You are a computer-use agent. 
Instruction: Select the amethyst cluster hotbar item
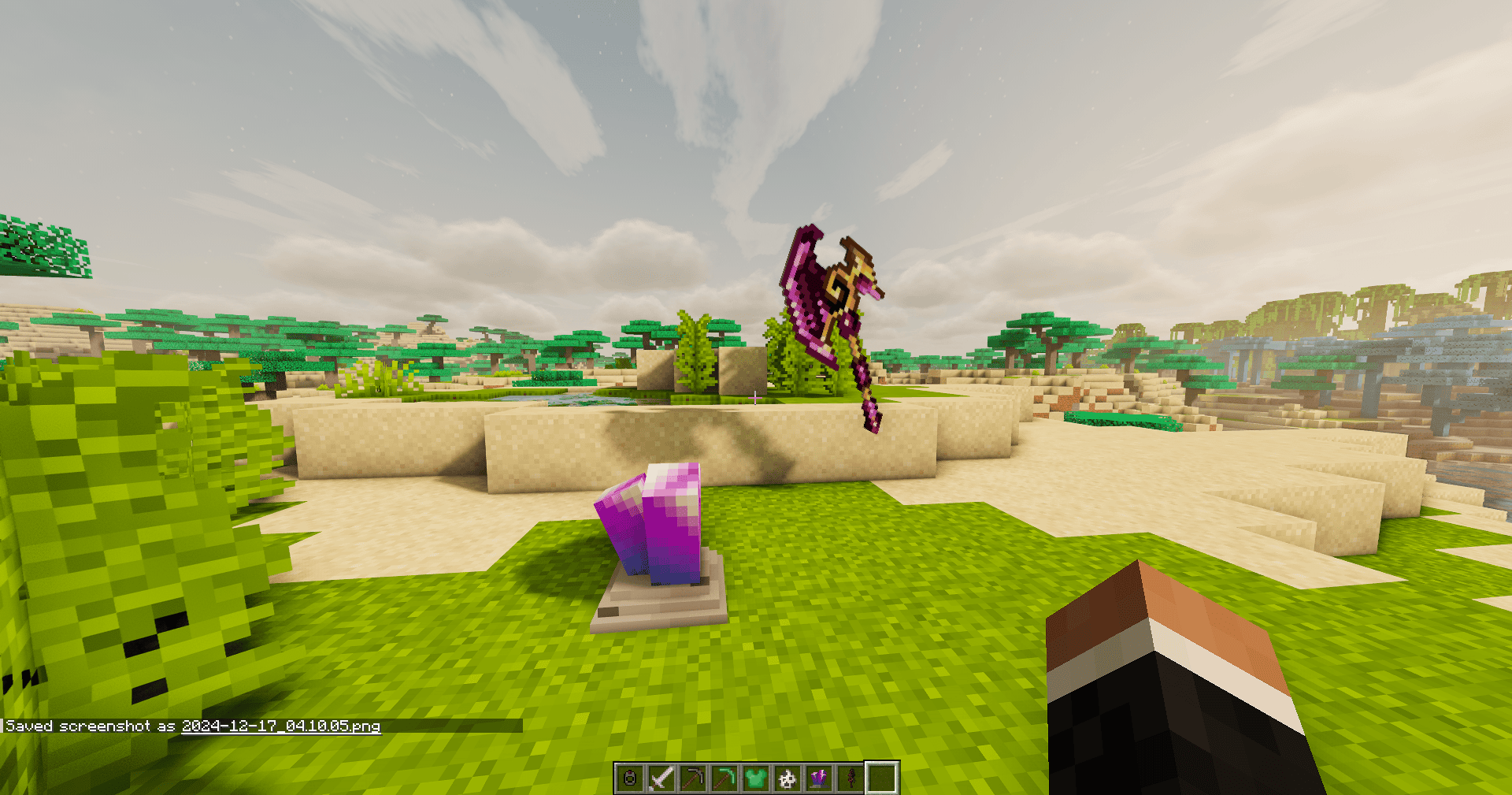819,778
